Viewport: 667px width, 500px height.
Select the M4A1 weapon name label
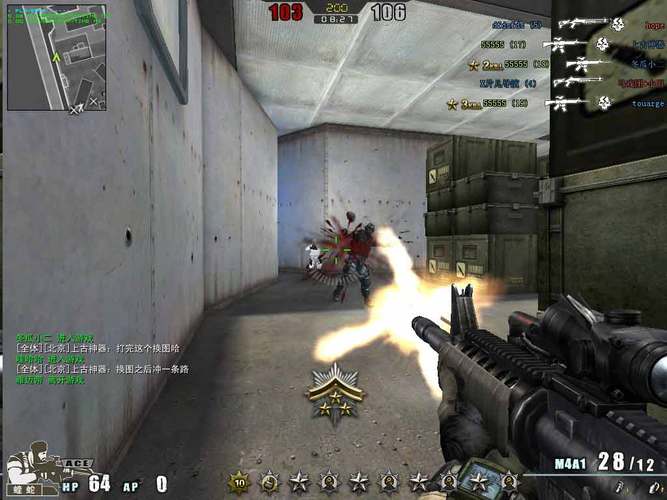[x=570, y=465]
